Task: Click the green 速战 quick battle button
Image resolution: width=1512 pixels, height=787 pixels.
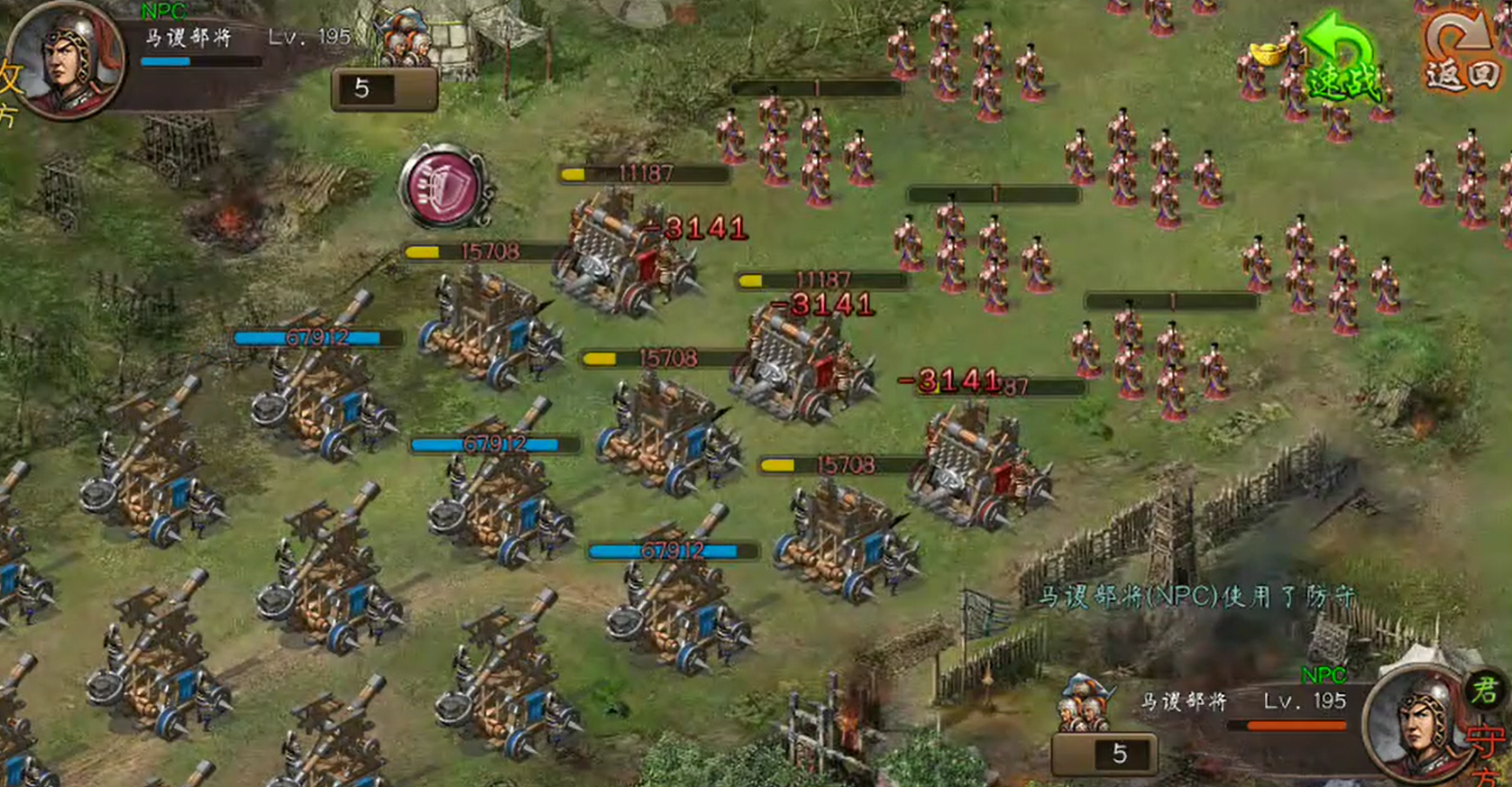Action: [1342, 61]
